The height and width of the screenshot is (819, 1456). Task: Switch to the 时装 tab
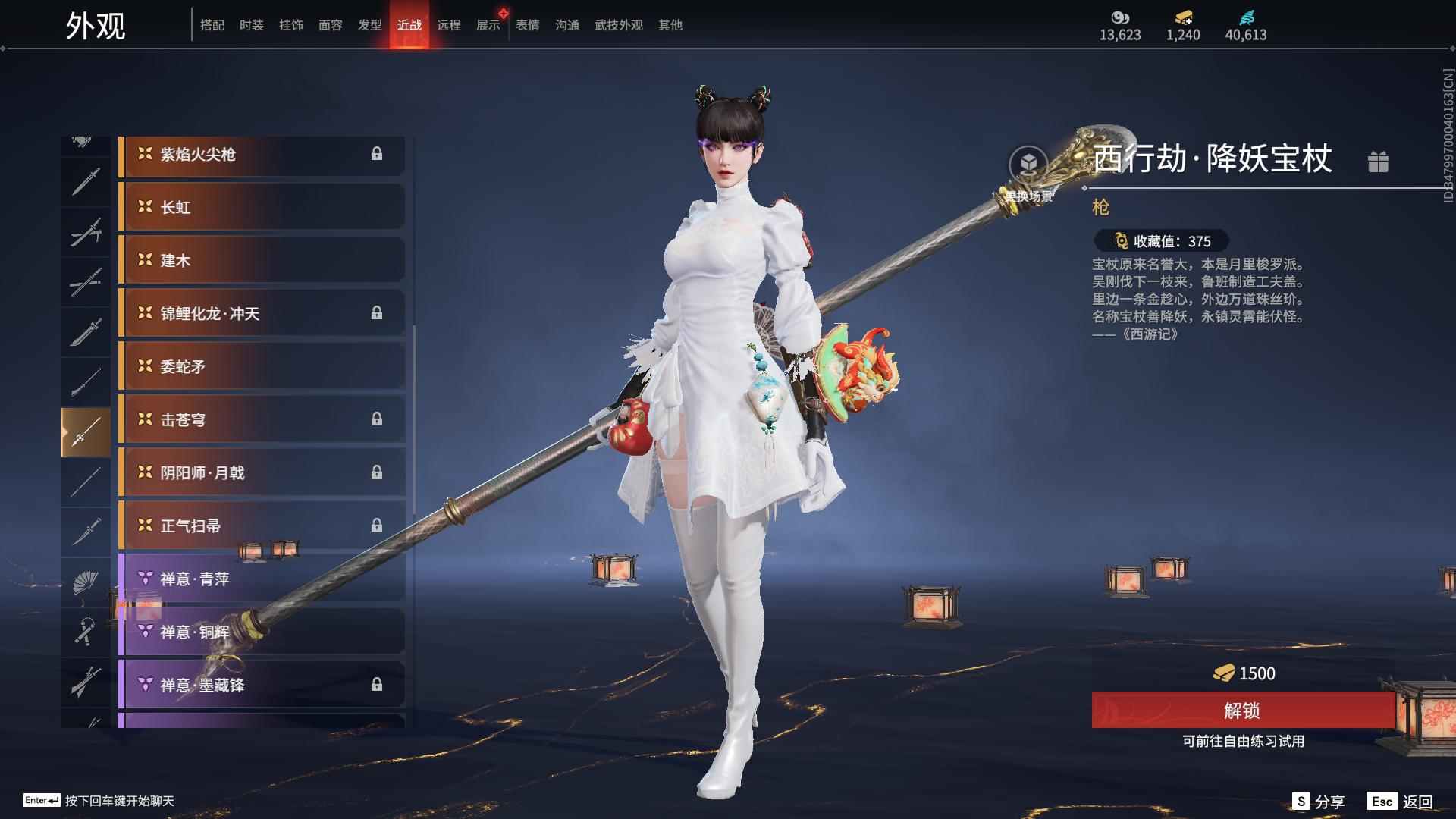pyautogui.click(x=251, y=25)
